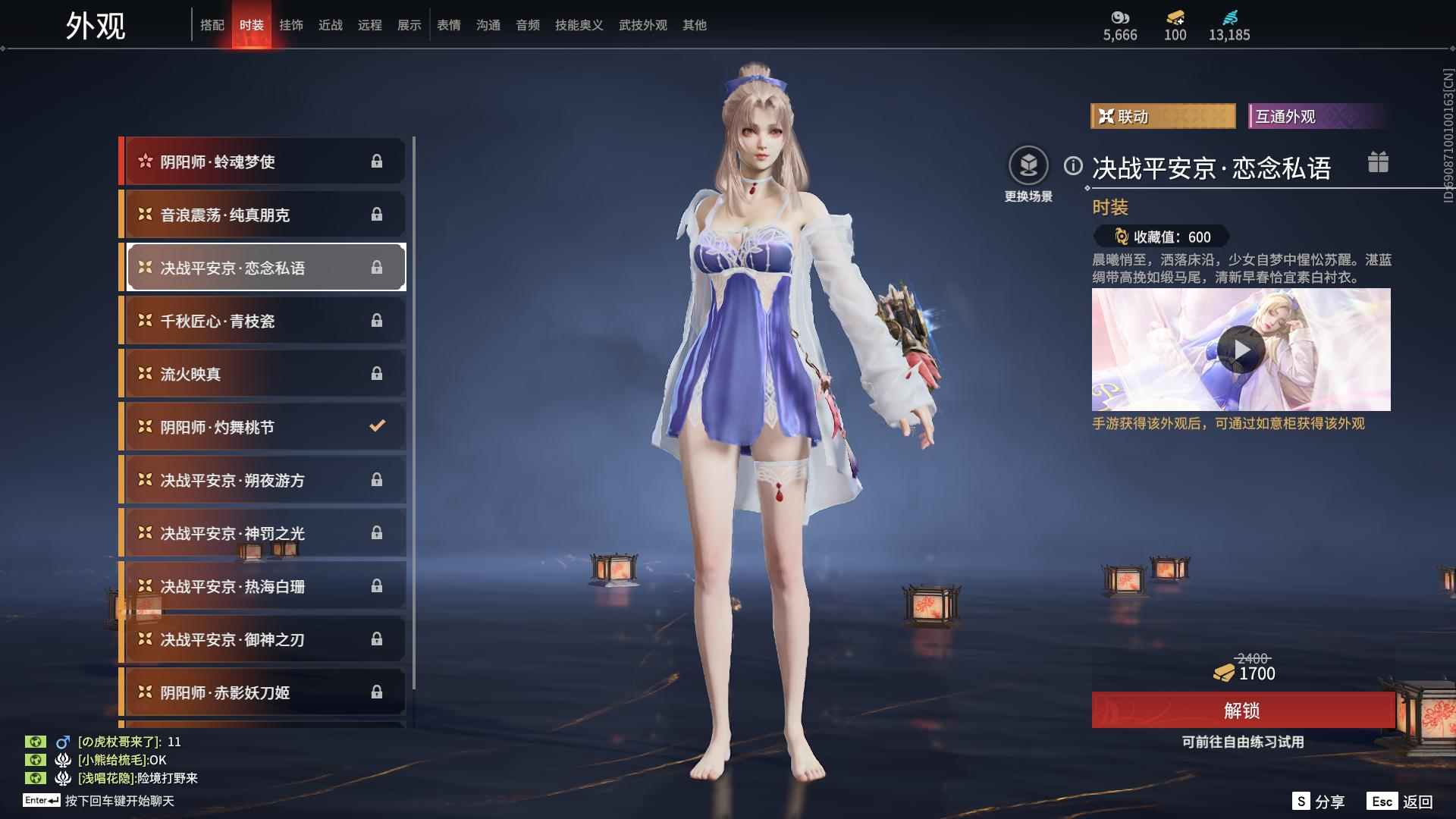Open the 互通外观 tag
This screenshot has height=819, width=1456.
coord(1316,116)
